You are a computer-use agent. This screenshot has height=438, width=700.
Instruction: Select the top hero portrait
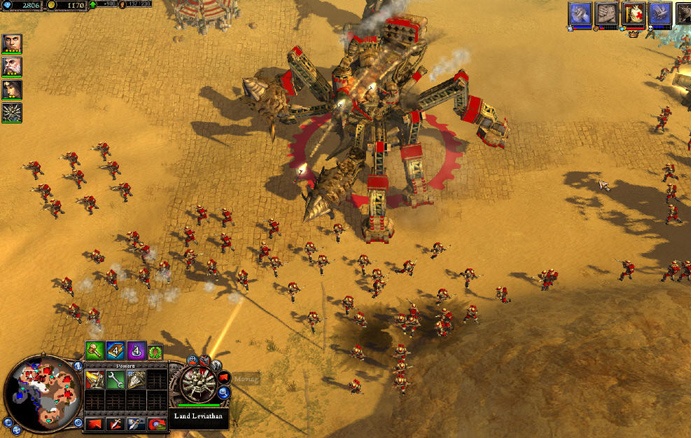pyautogui.click(x=12, y=44)
